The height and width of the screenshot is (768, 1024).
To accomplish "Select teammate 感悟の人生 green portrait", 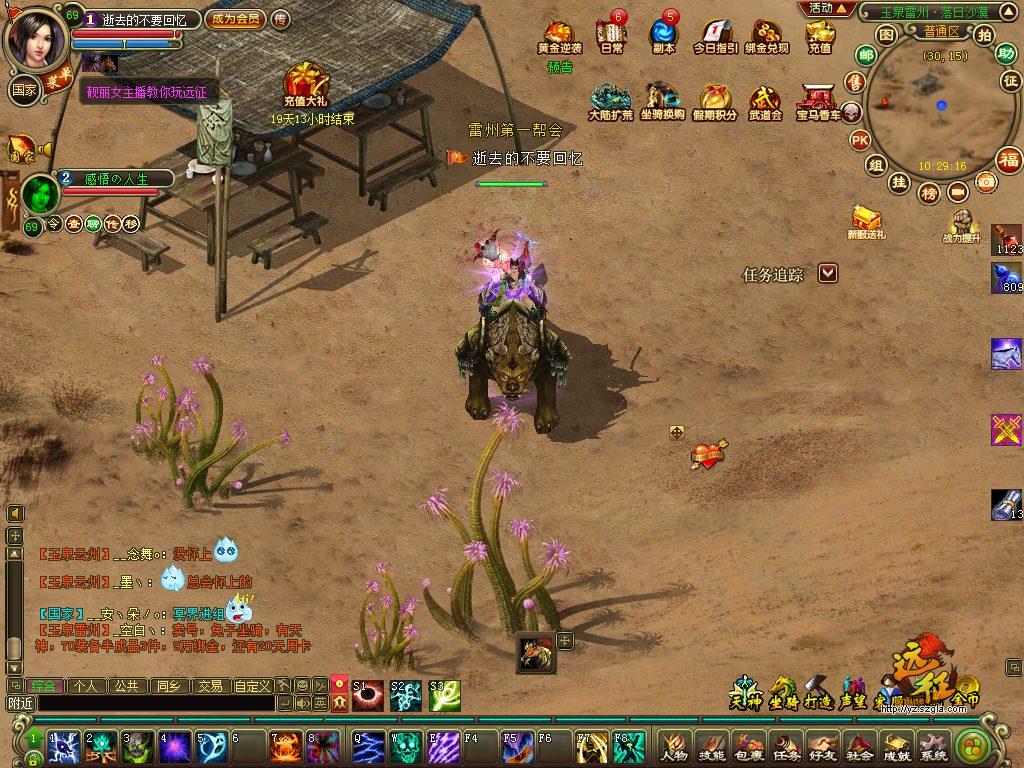I will (40, 193).
